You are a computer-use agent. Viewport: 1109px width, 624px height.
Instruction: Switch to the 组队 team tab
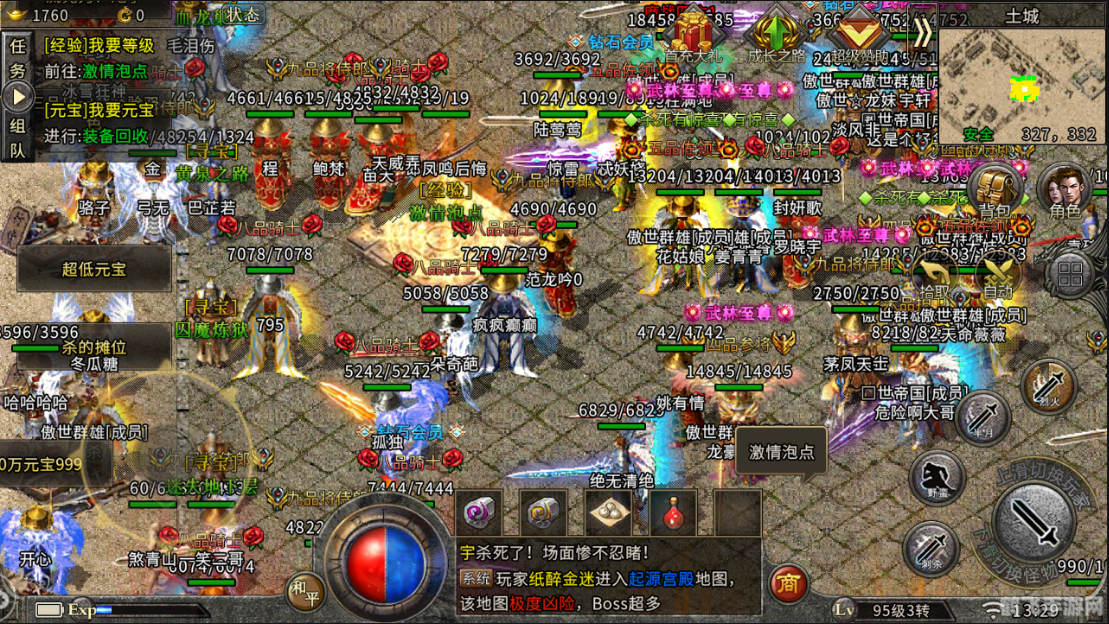point(18,138)
